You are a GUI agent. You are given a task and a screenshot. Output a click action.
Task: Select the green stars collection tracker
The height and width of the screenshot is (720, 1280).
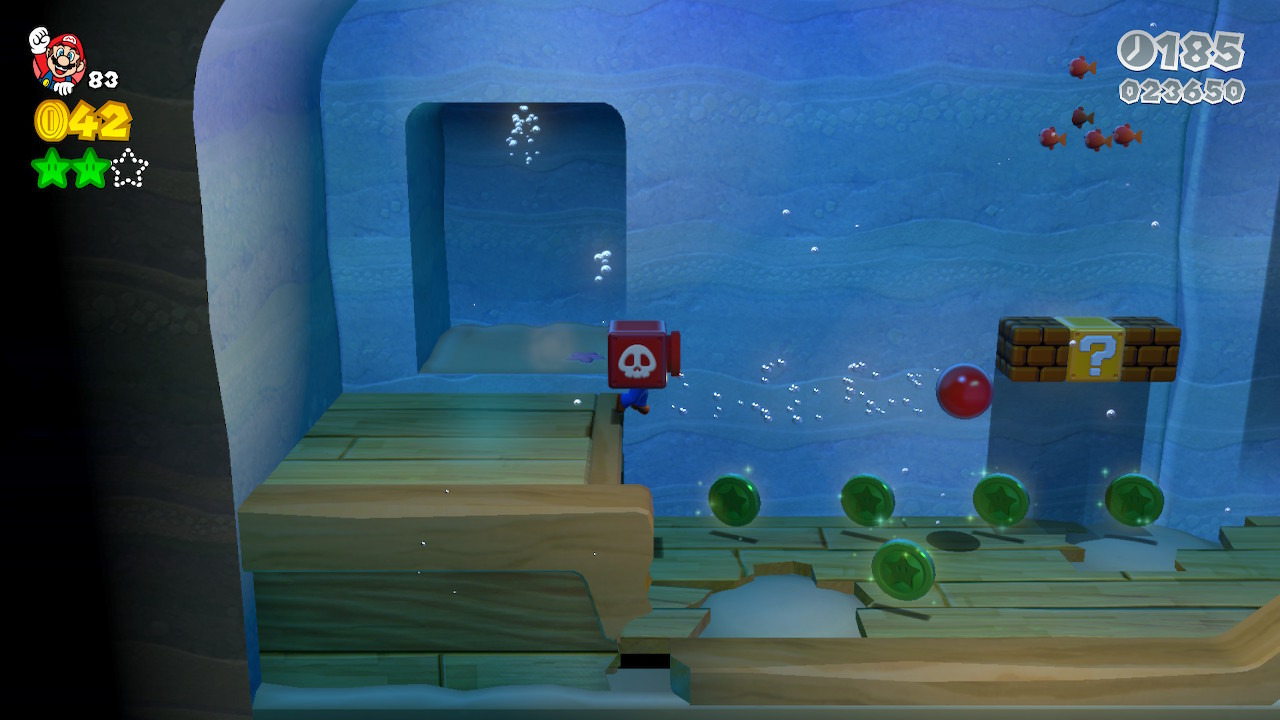89,168
